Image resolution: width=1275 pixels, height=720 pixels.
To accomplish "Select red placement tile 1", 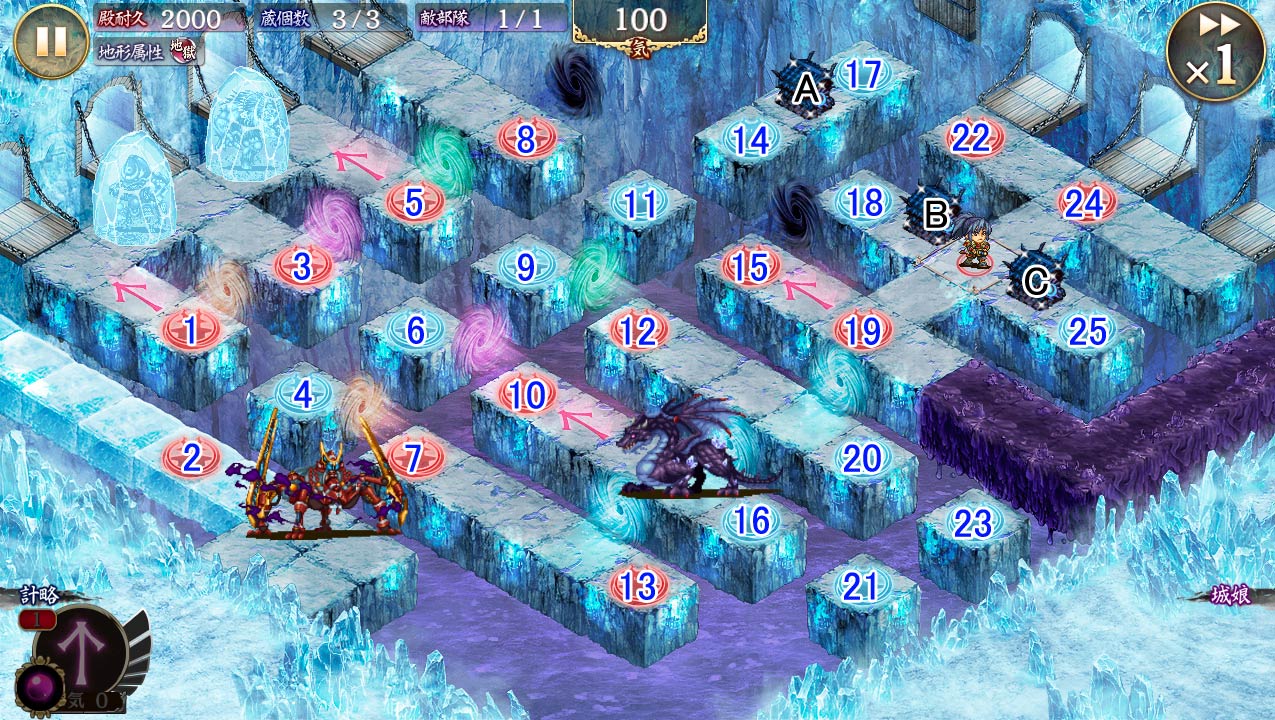I will pyautogui.click(x=190, y=329).
